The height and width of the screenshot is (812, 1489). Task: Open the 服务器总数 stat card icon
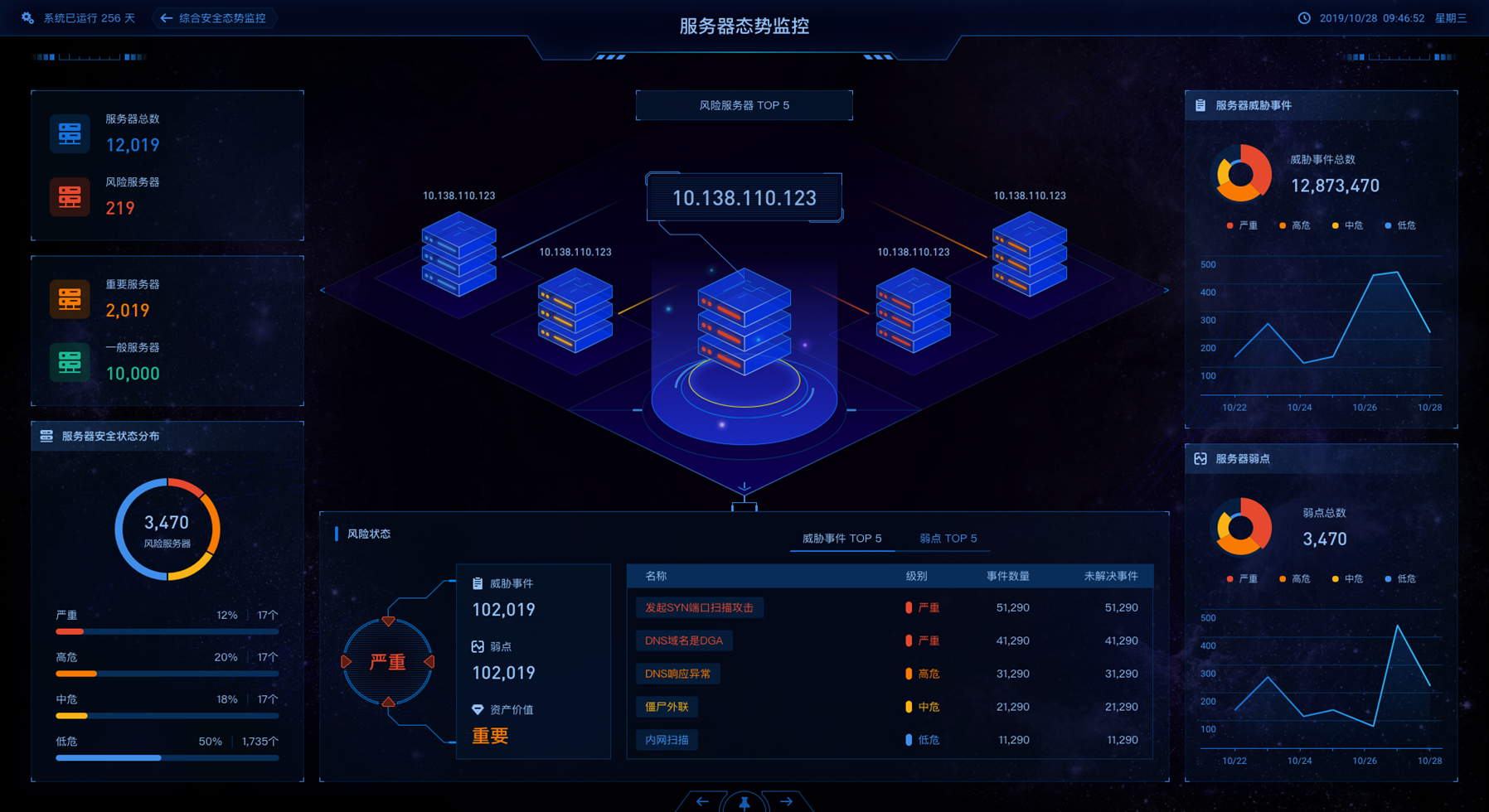pos(70,133)
